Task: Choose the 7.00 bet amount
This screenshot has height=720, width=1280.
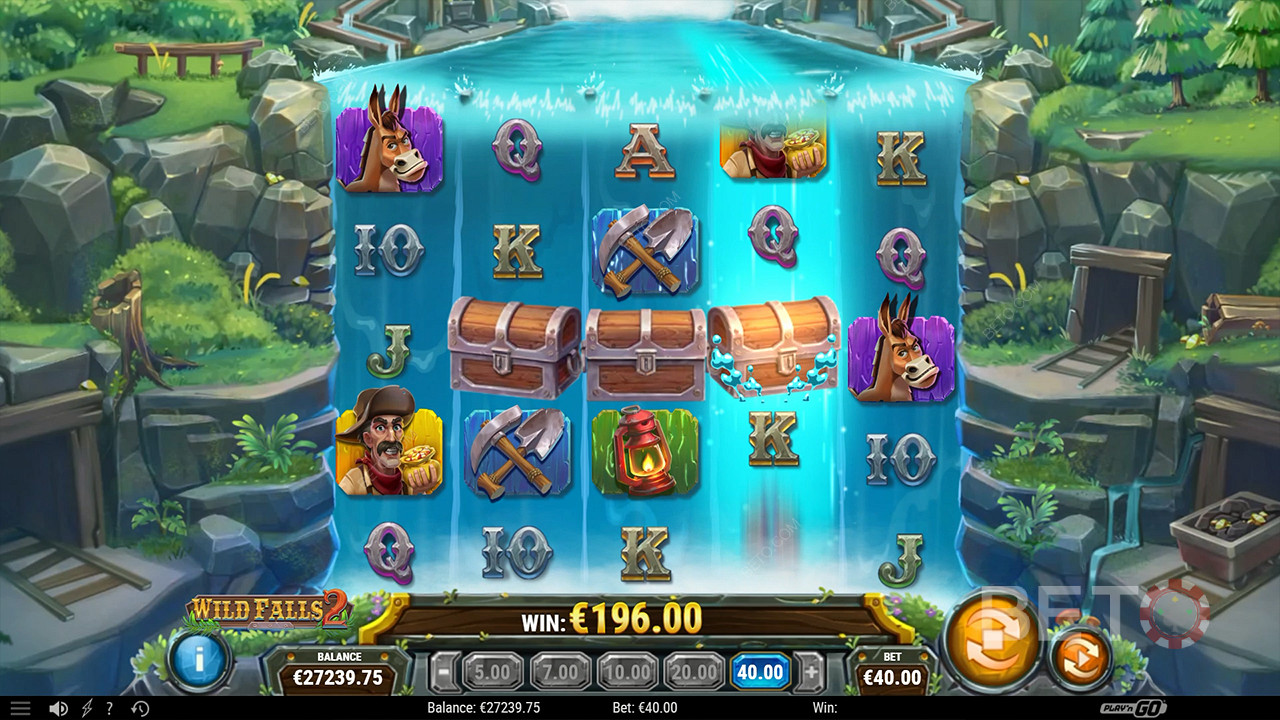Action: pos(560,672)
